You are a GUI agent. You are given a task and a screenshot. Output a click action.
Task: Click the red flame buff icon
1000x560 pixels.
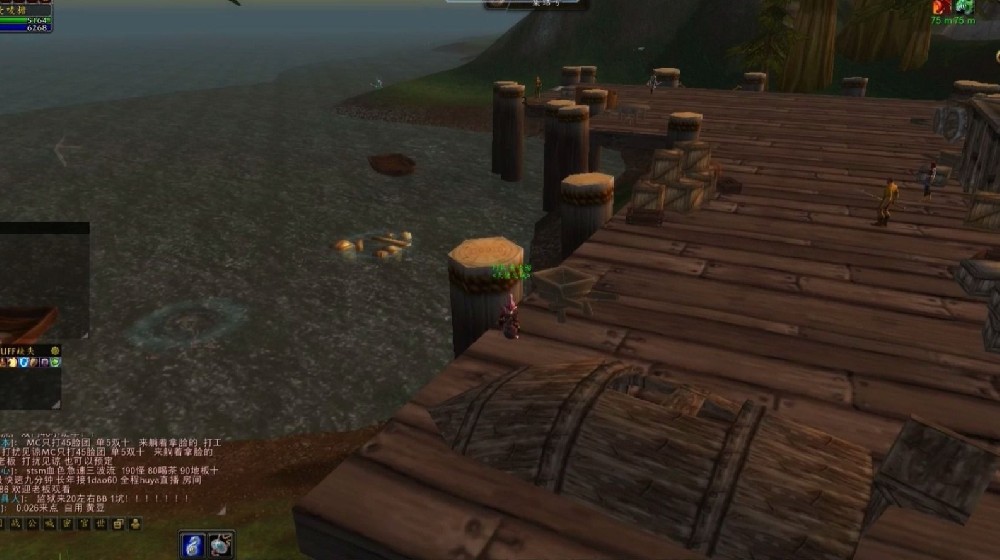940,7
